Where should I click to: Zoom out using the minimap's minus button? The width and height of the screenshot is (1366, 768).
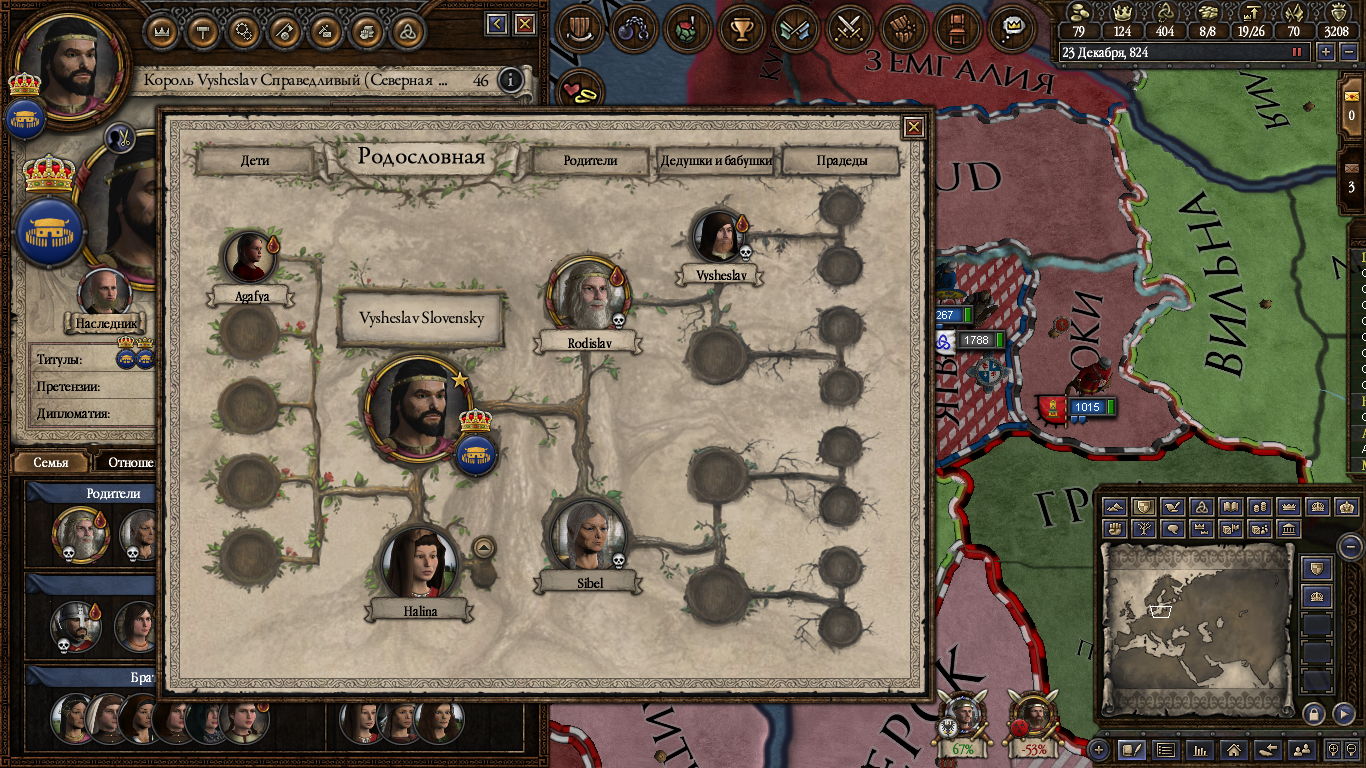click(x=1350, y=547)
